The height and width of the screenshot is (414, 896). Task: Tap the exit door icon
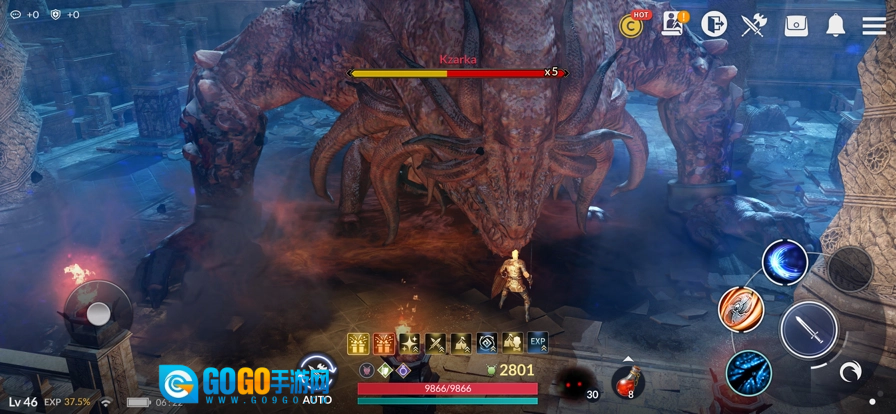(x=713, y=25)
